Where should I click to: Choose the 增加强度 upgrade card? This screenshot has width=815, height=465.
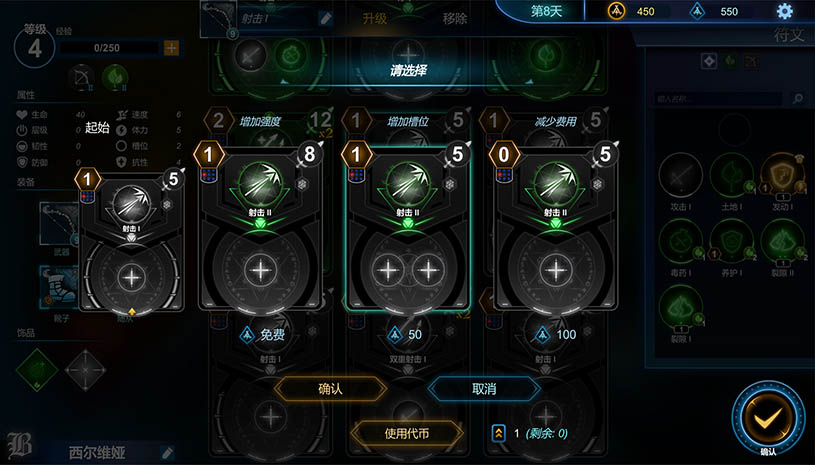click(260, 228)
